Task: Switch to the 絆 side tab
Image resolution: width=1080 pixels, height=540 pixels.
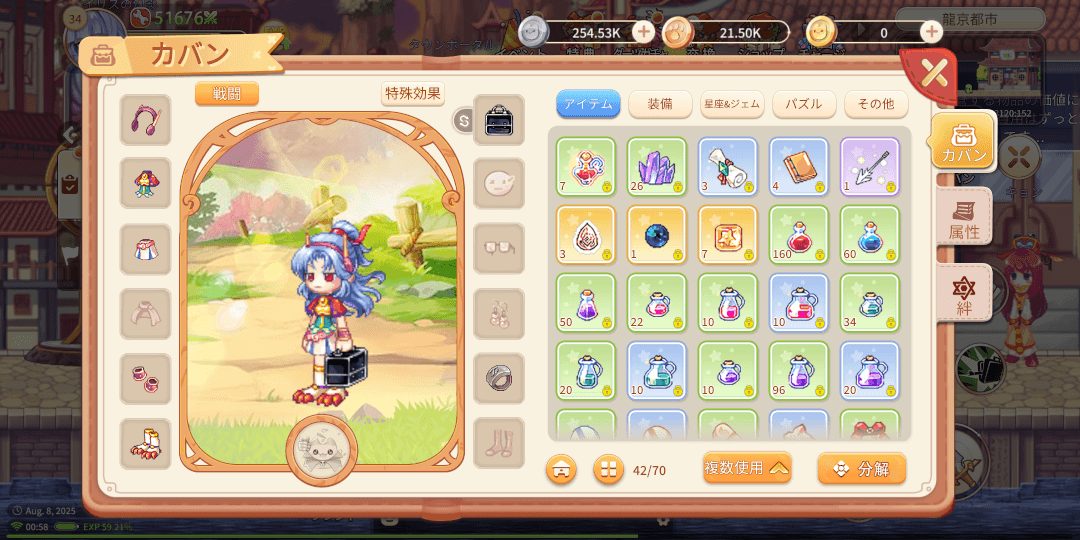Action: [964, 294]
